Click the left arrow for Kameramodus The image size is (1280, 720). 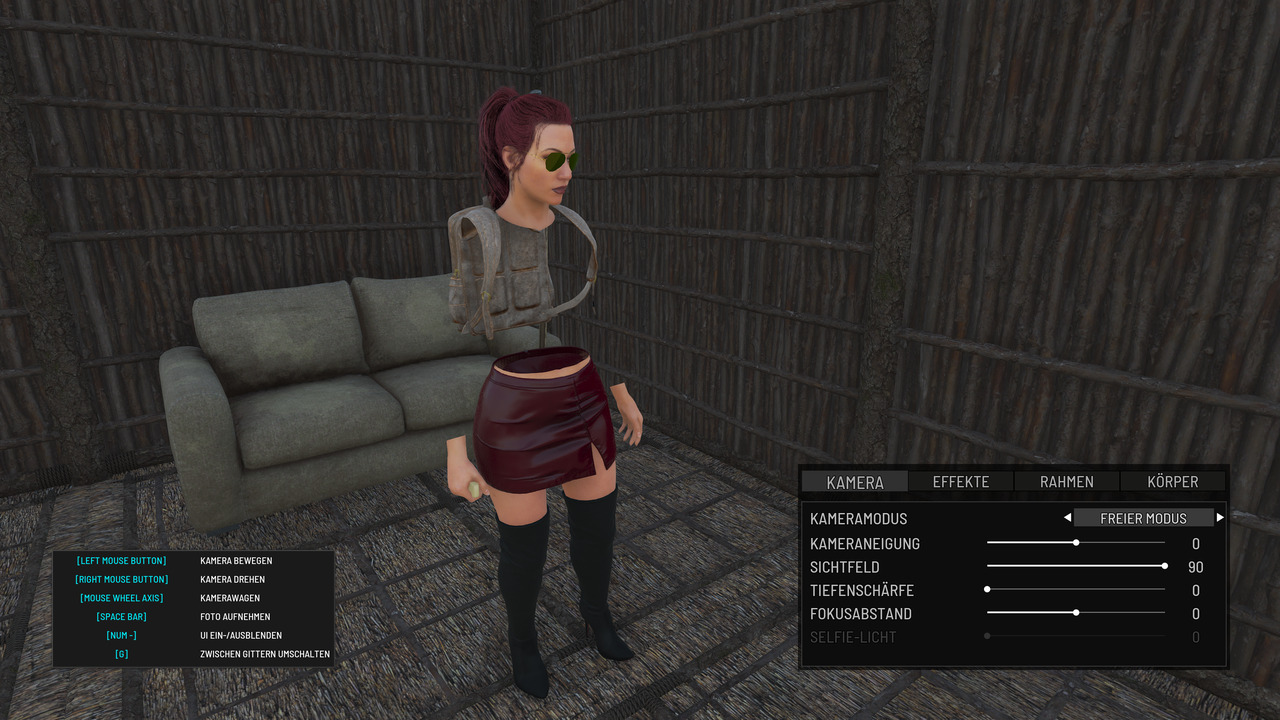pos(1067,518)
